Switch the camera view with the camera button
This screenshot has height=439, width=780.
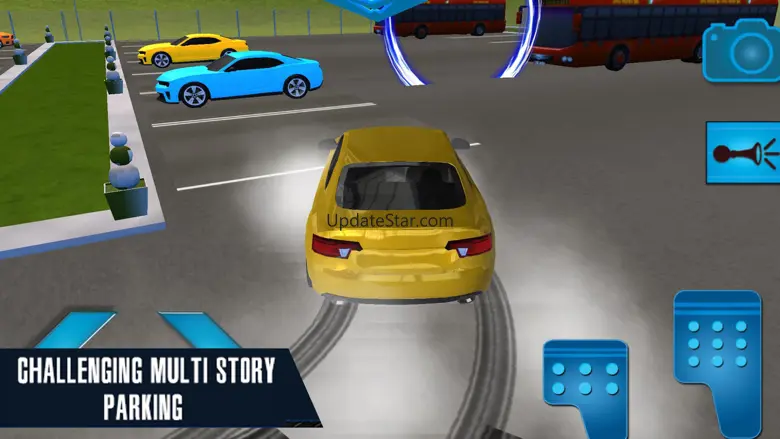pyautogui.click(x=740, y=48)
